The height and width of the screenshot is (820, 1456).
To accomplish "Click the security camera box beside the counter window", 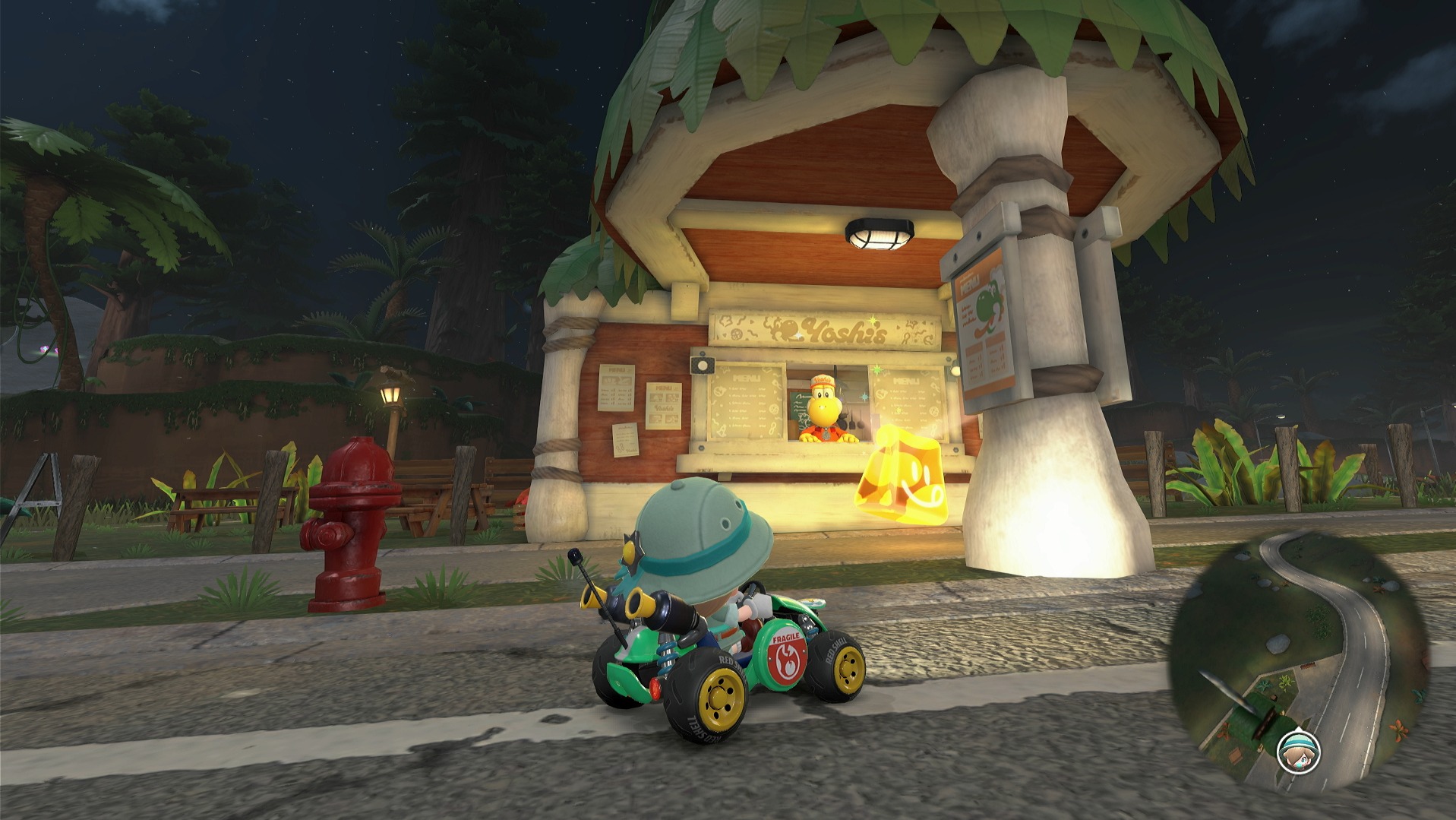I will point(703,364).
